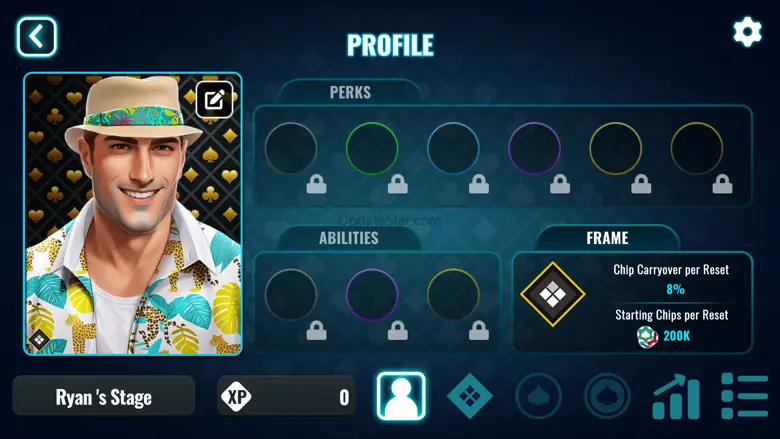Switch to the profile silhouette tab
Image resolution: width=780 pixels, height=439 pixels.
(401, 396)
